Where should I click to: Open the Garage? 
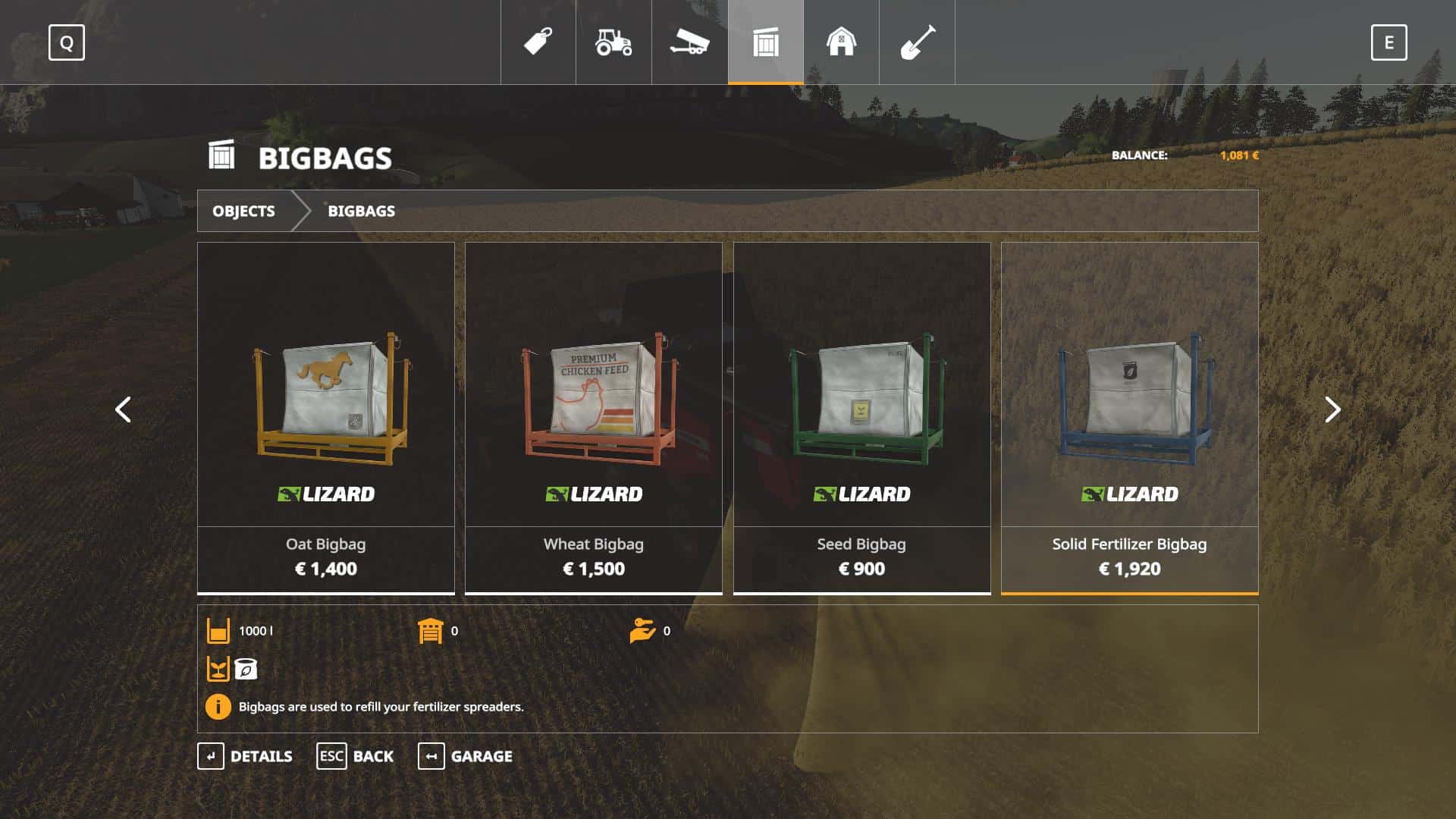466,756
